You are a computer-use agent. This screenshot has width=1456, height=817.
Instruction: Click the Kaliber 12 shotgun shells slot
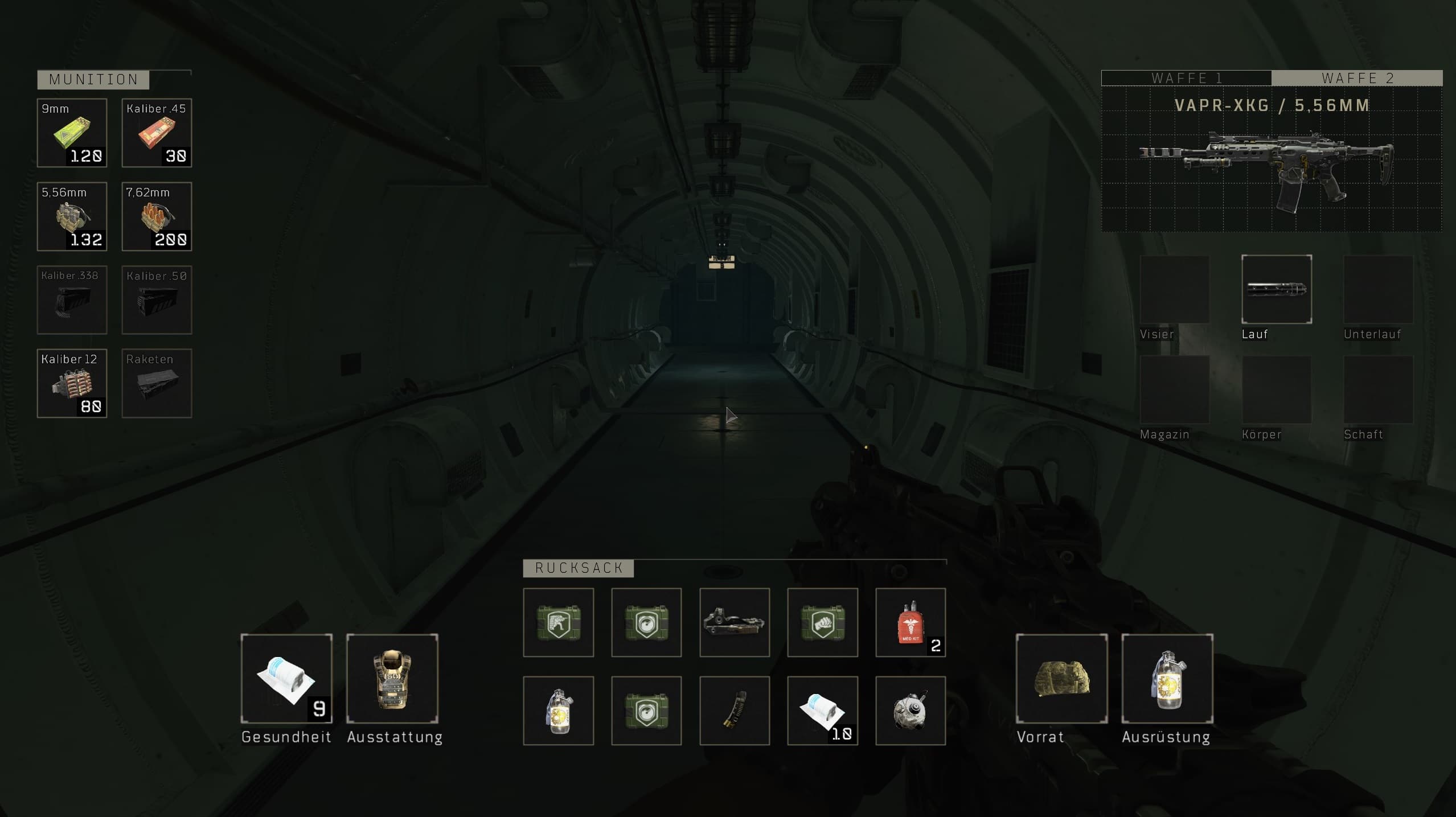pyautogui.click(x=72, y=383)
